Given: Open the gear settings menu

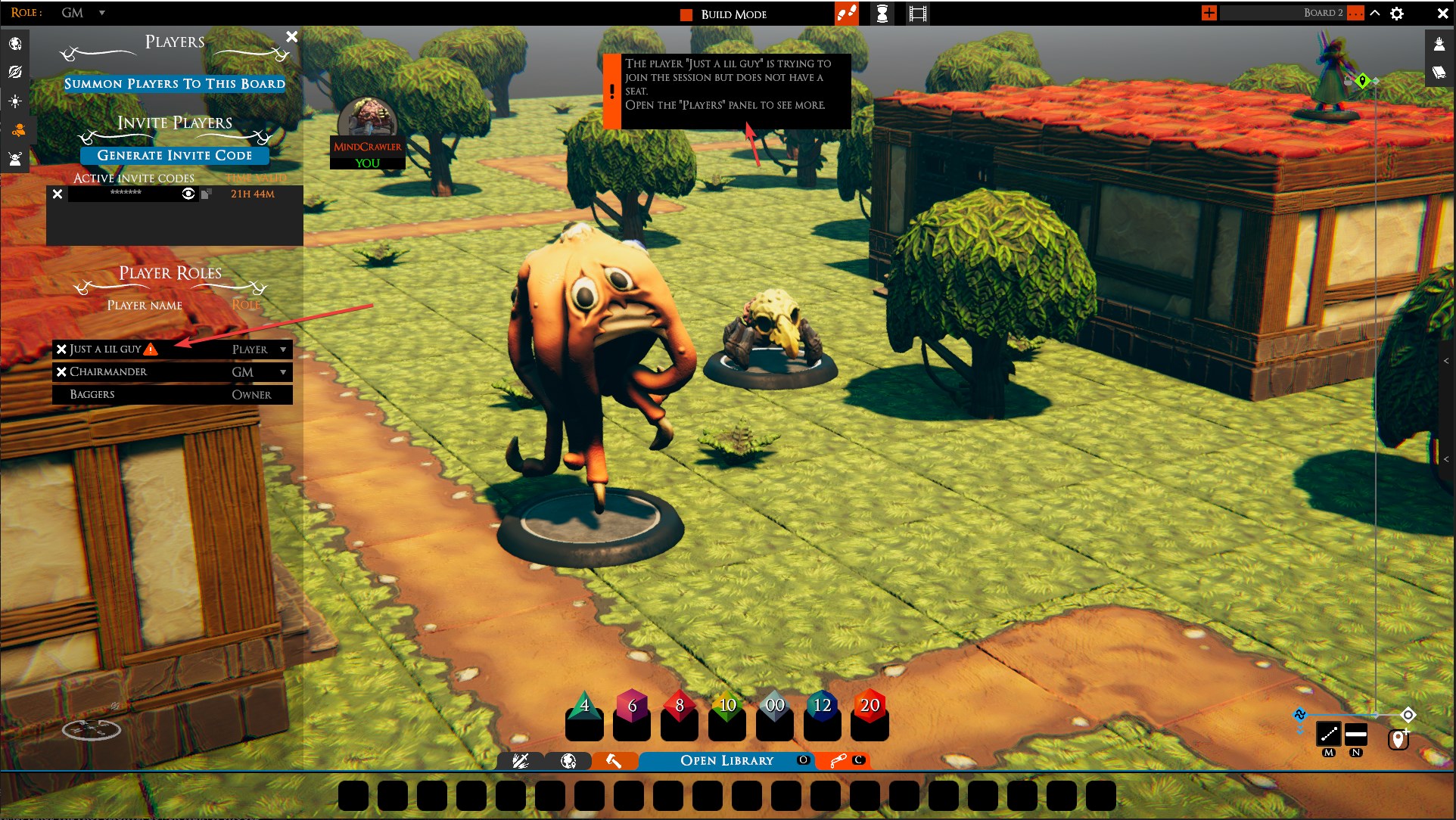Looking at the screenshot, I should [x=1397, y=14].
